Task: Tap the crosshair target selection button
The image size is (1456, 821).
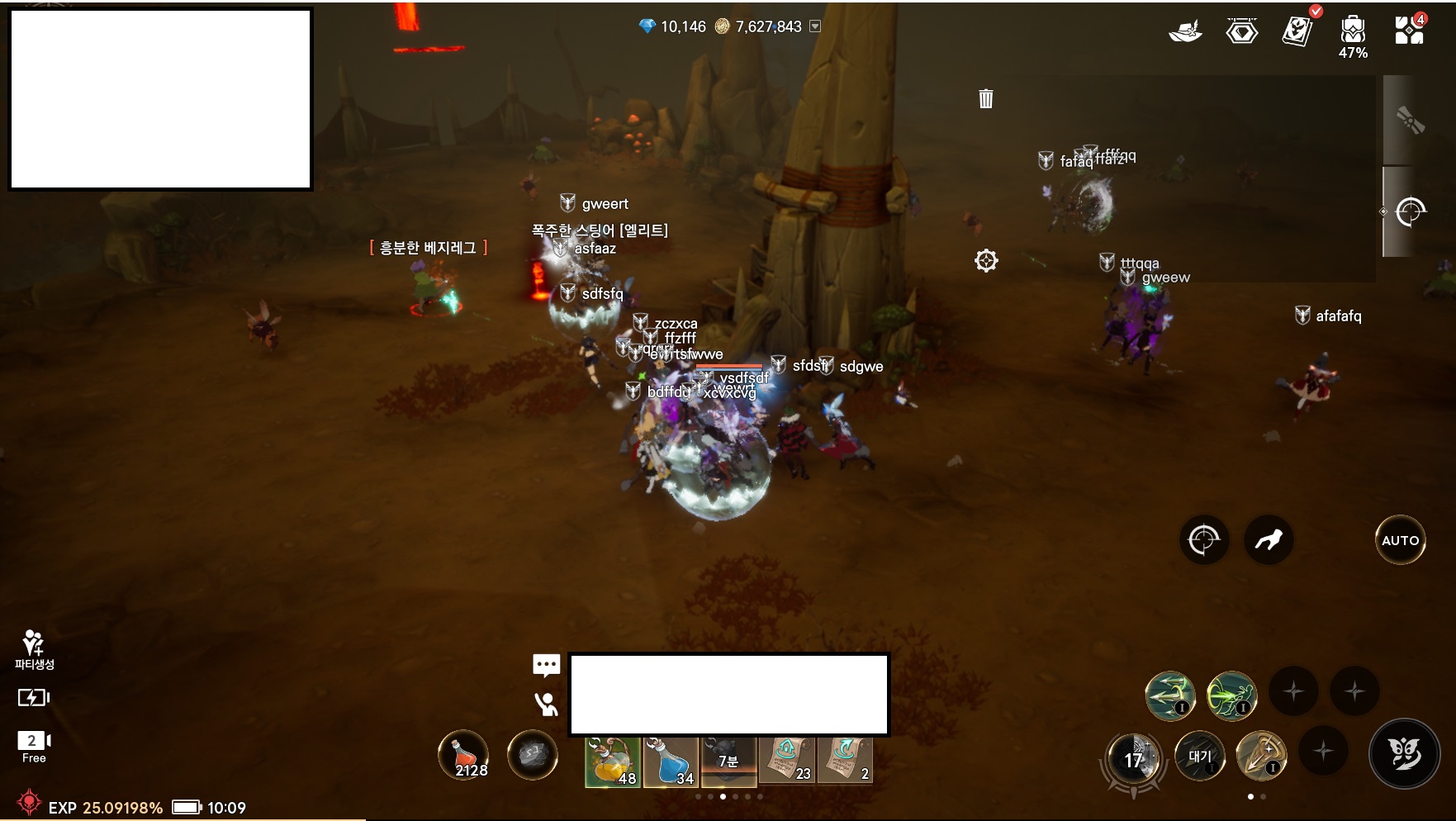Action: point(1203,540)
